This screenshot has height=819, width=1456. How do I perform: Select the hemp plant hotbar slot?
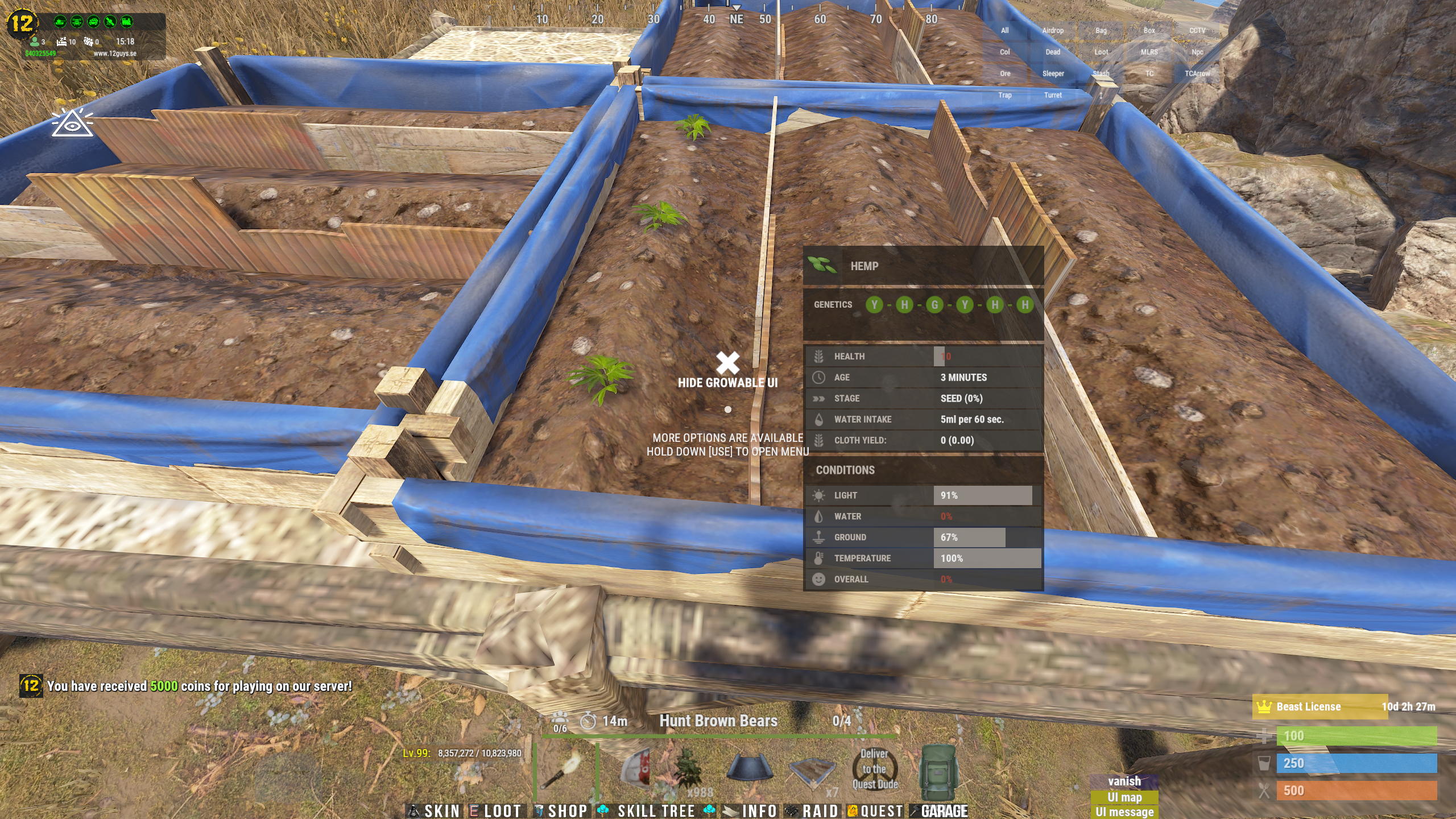click(685, 769)
